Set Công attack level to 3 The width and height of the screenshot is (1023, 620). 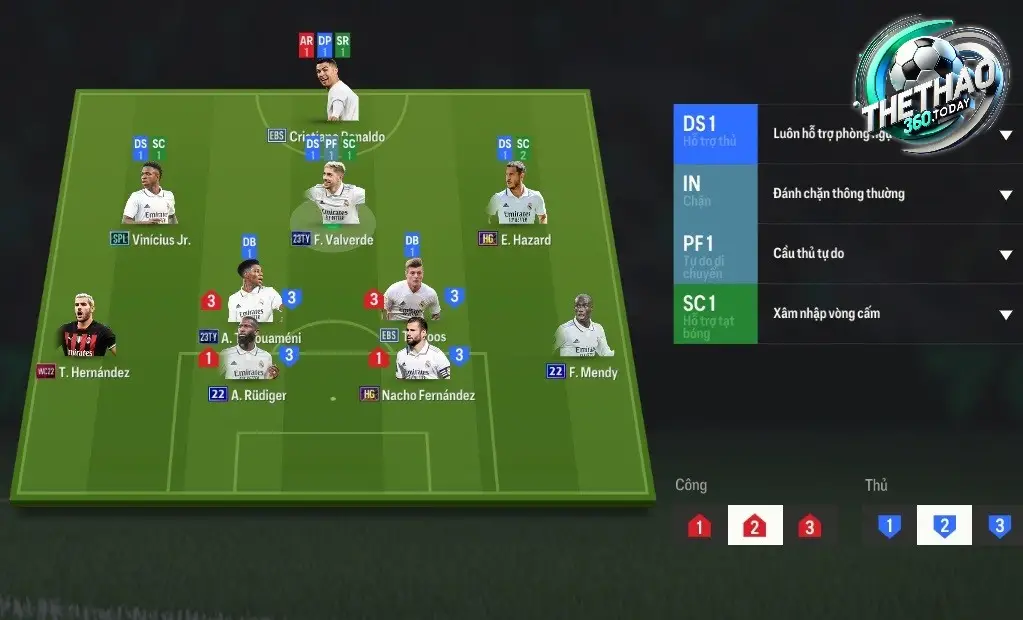(809, 526)
